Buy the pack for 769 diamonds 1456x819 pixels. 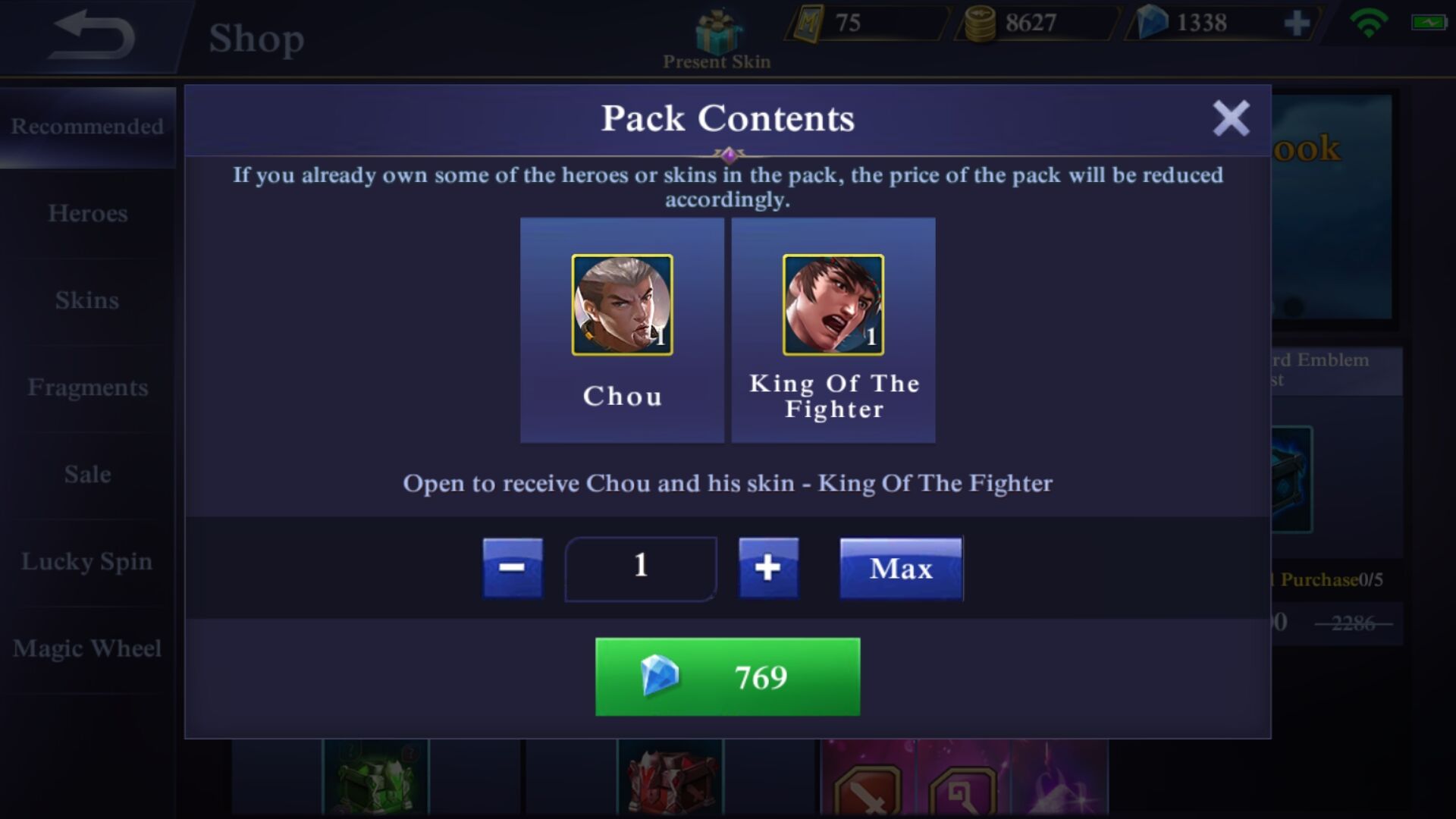pyautogui.click(x=727, y=676)
